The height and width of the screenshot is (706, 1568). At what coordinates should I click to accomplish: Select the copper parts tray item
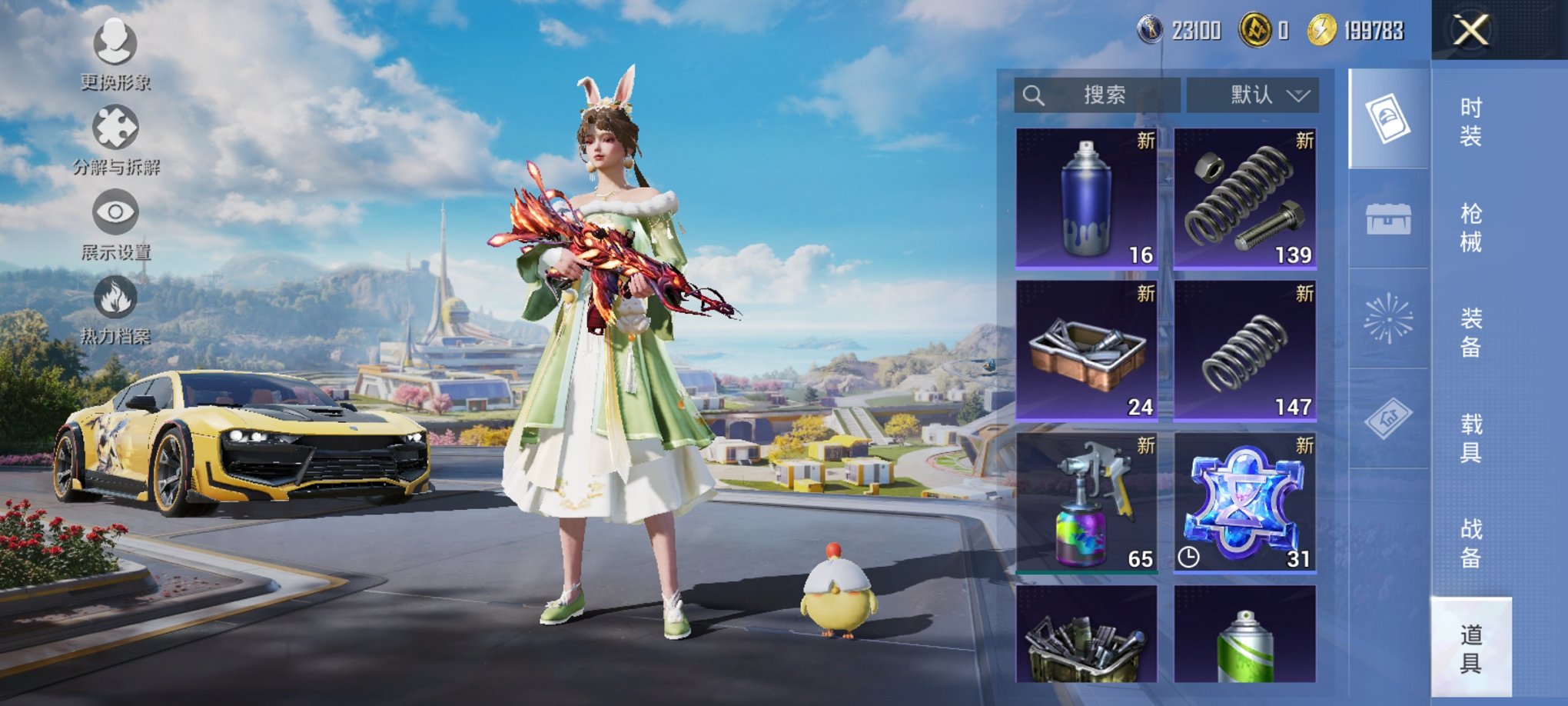[1086, 351]
